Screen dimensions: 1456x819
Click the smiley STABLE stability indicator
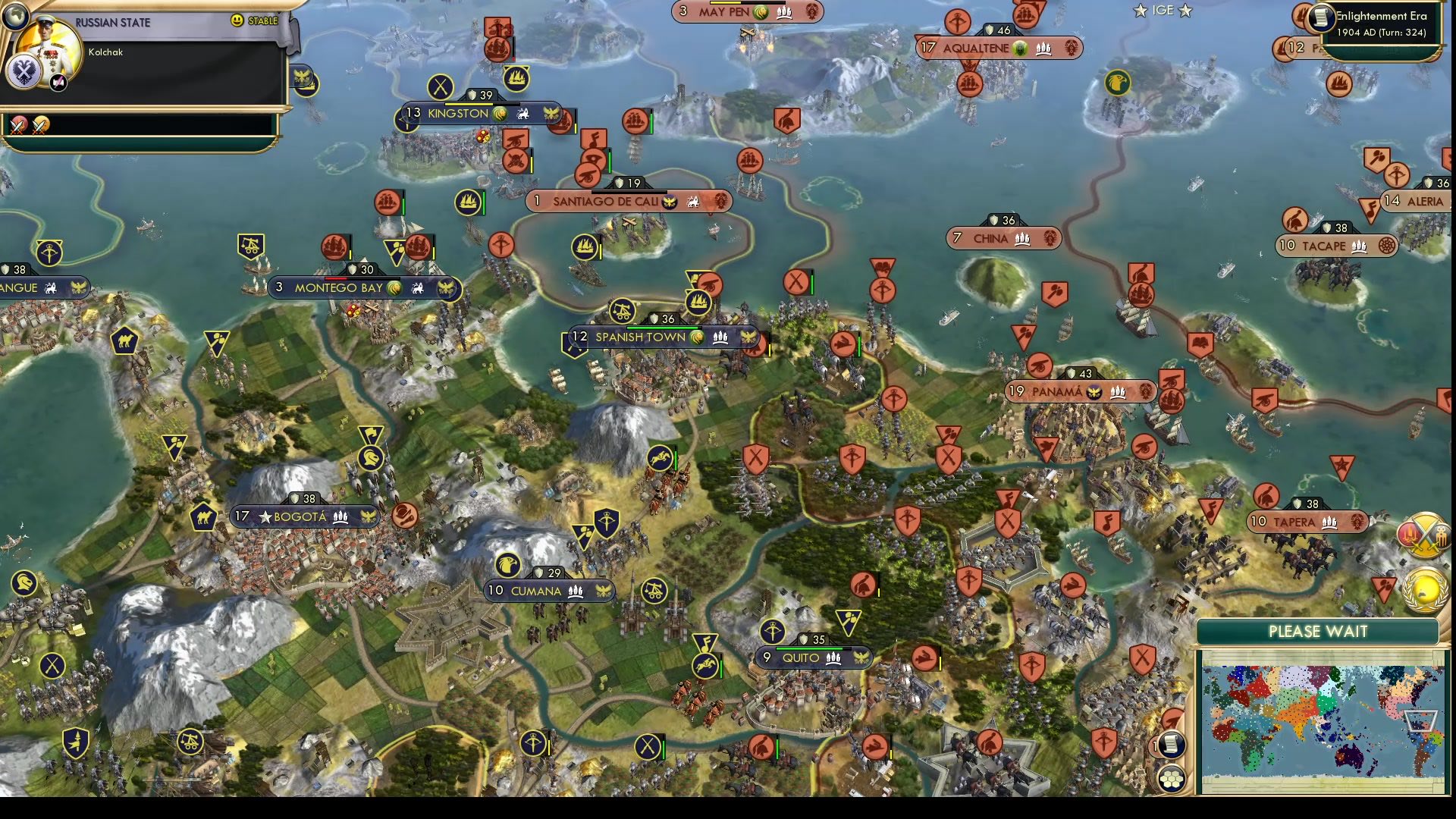(239, 20)
